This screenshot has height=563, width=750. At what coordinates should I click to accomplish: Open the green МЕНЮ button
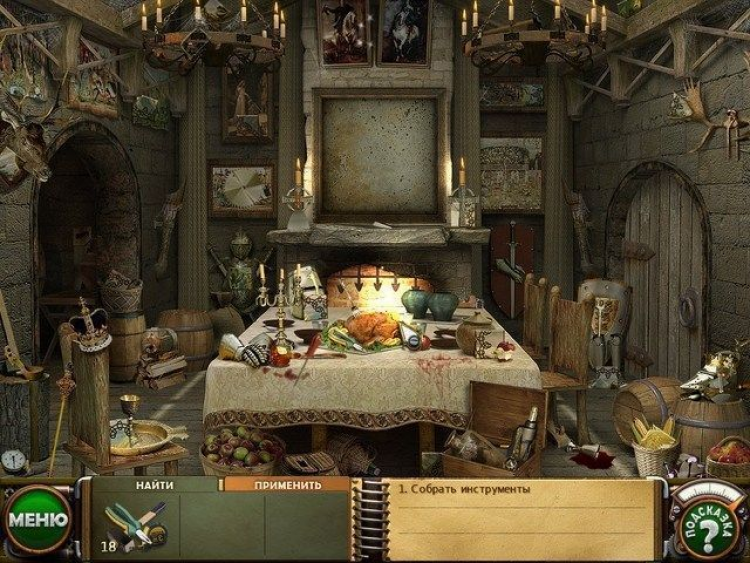(x=38, y=520)
